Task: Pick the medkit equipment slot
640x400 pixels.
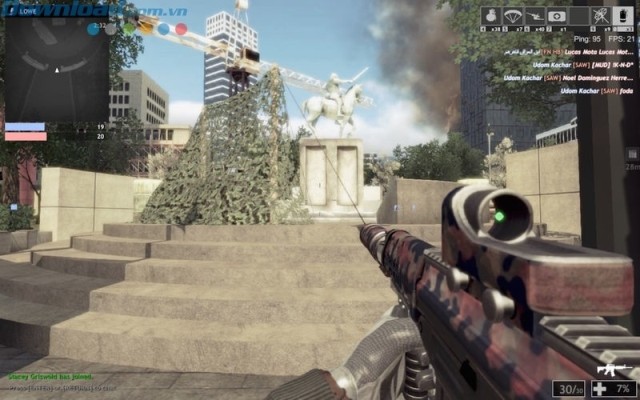Action: point(557,16)
